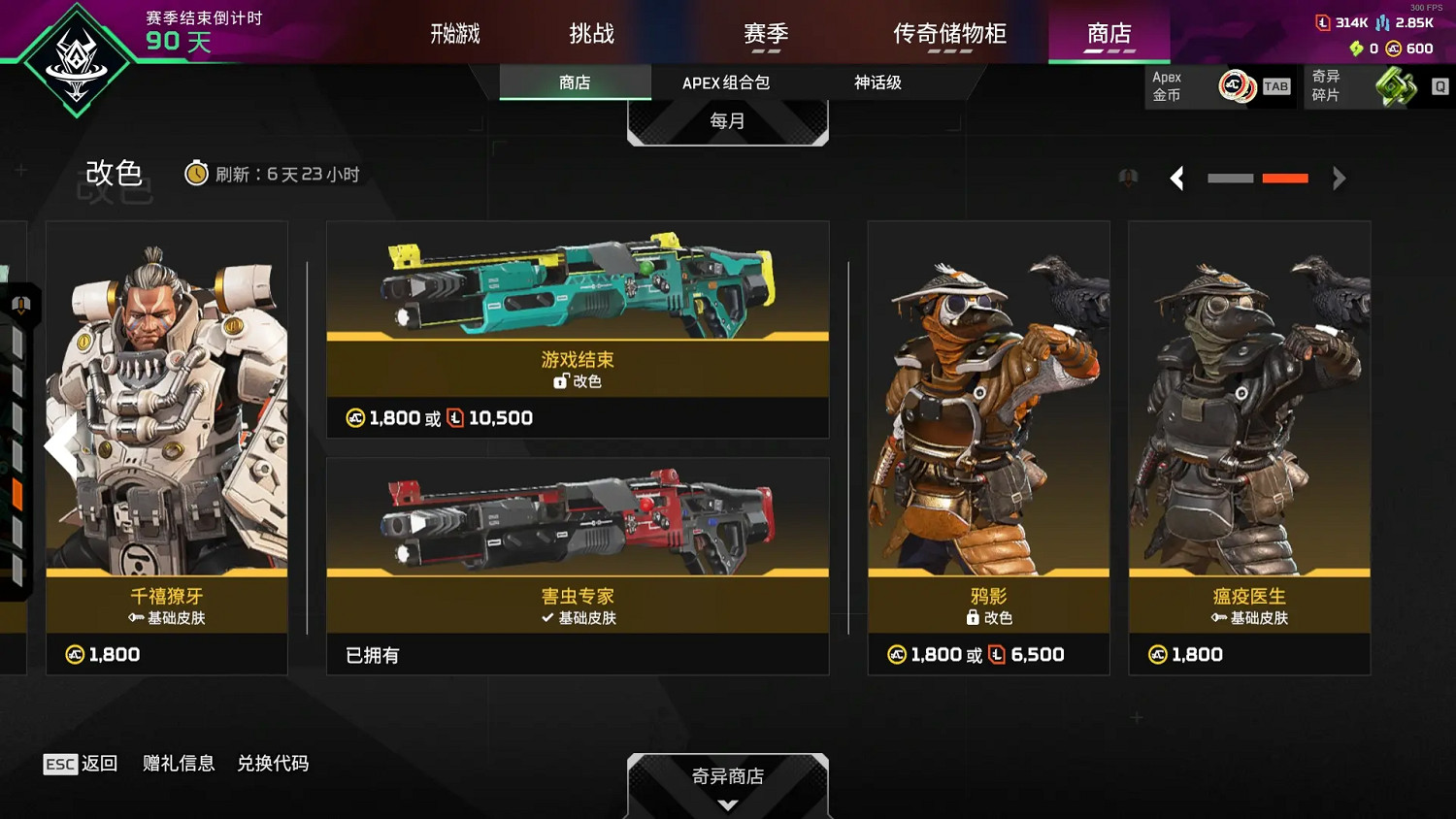Open the 挑战 menu item
1456x819 pixels.
[x=590, y=32]
